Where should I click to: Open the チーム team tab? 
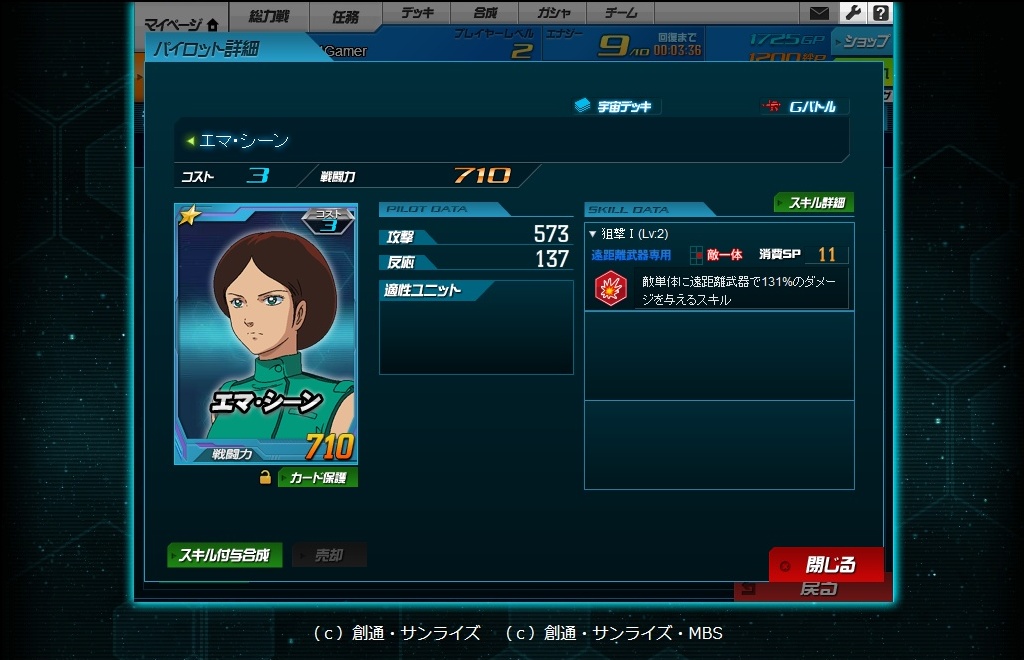(x=621, y=14)
